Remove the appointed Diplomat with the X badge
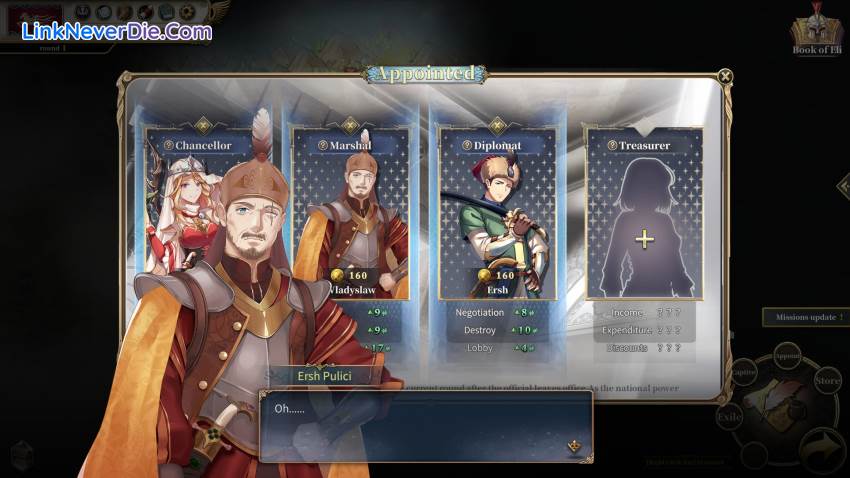Screen dimensions: 850x478 click(x=497, y=126)
